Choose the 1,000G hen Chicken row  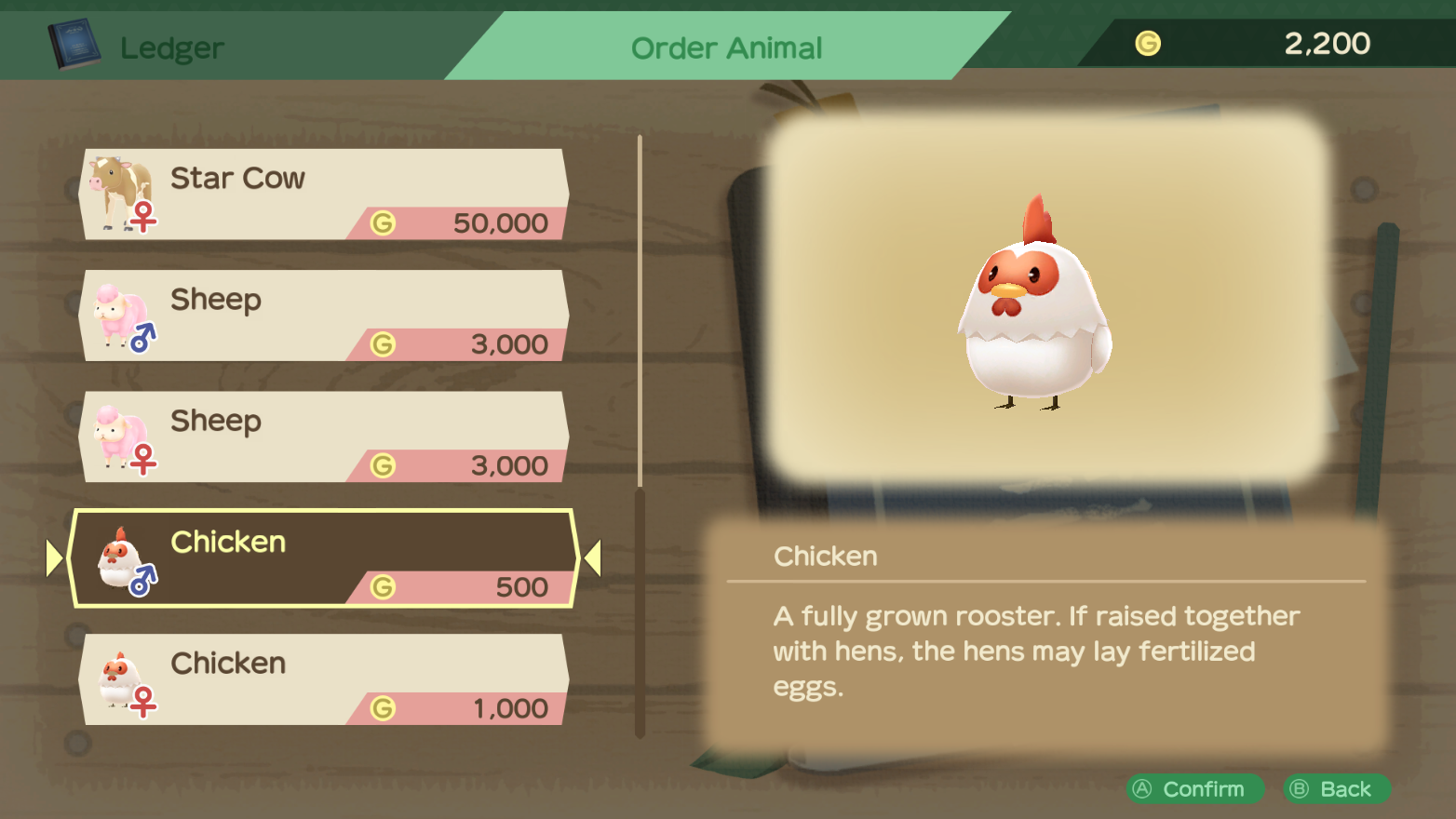(324, 679)
